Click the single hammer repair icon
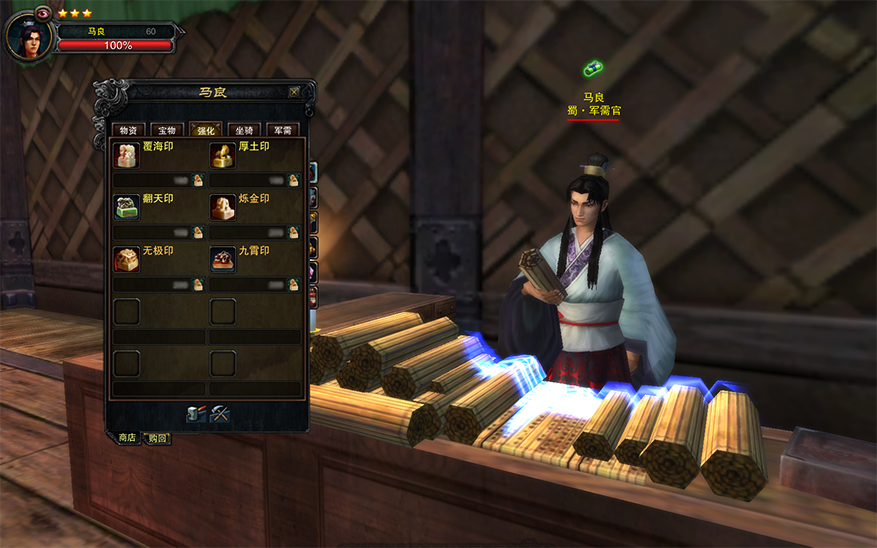 [196, 414]
